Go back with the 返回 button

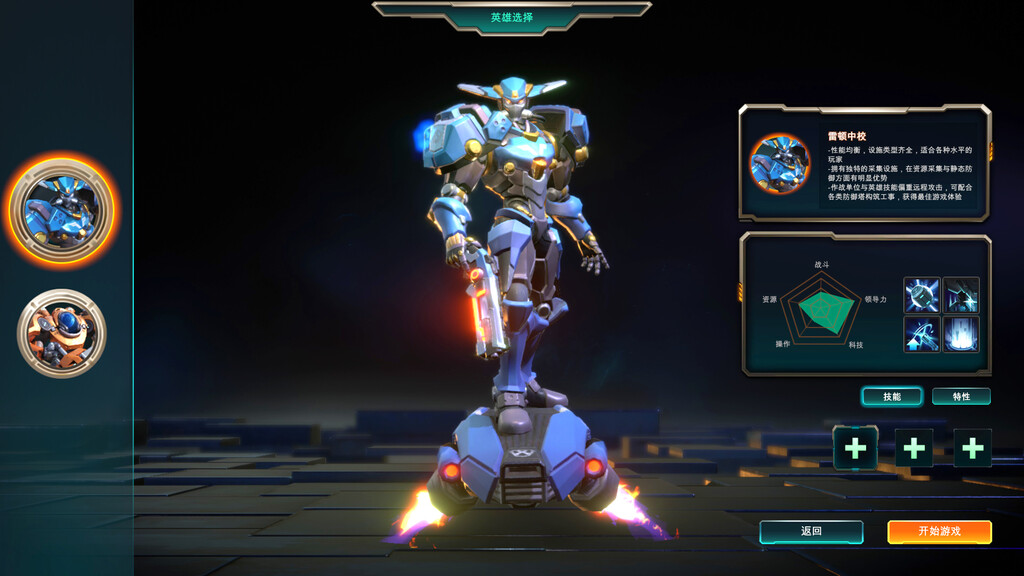click(x=811, y=532)
